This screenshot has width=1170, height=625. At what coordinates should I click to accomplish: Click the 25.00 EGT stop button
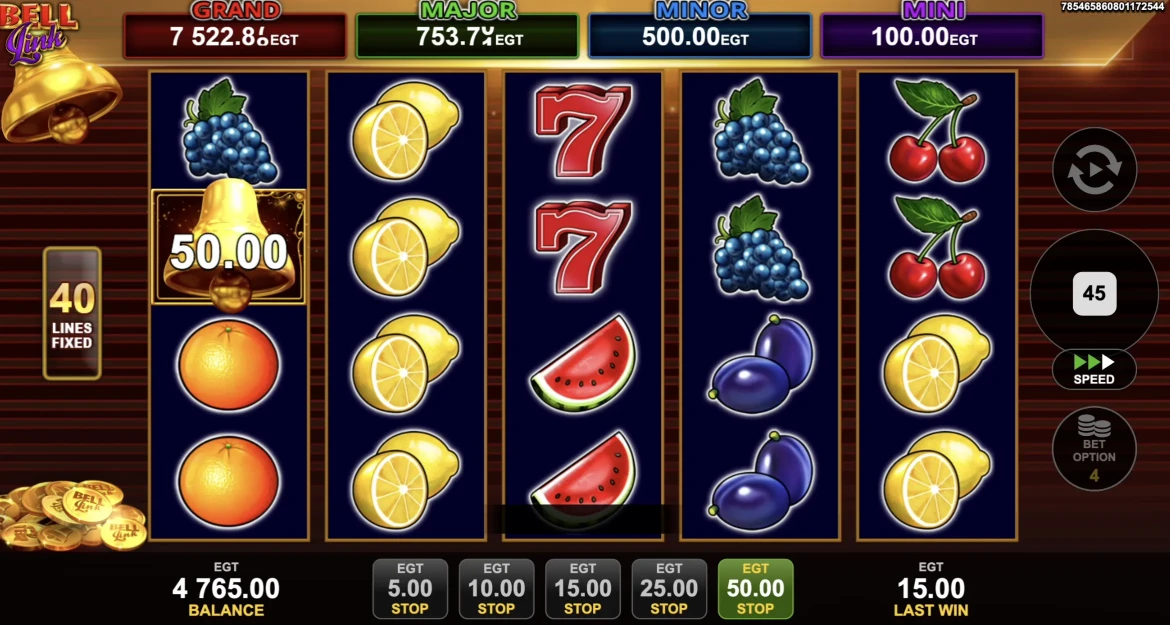[669, 589]
